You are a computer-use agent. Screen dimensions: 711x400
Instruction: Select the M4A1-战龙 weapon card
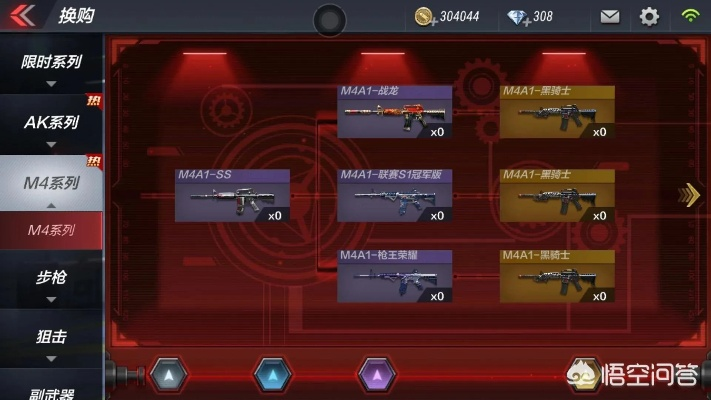coord(394,112)
